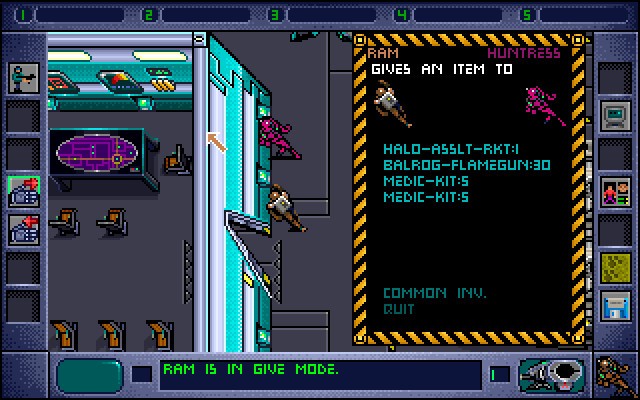Image resolution: width=640 pixels, height=400 pixels.
Task: Click the blank teal button at bottom-left
Action: coord(88,374)
